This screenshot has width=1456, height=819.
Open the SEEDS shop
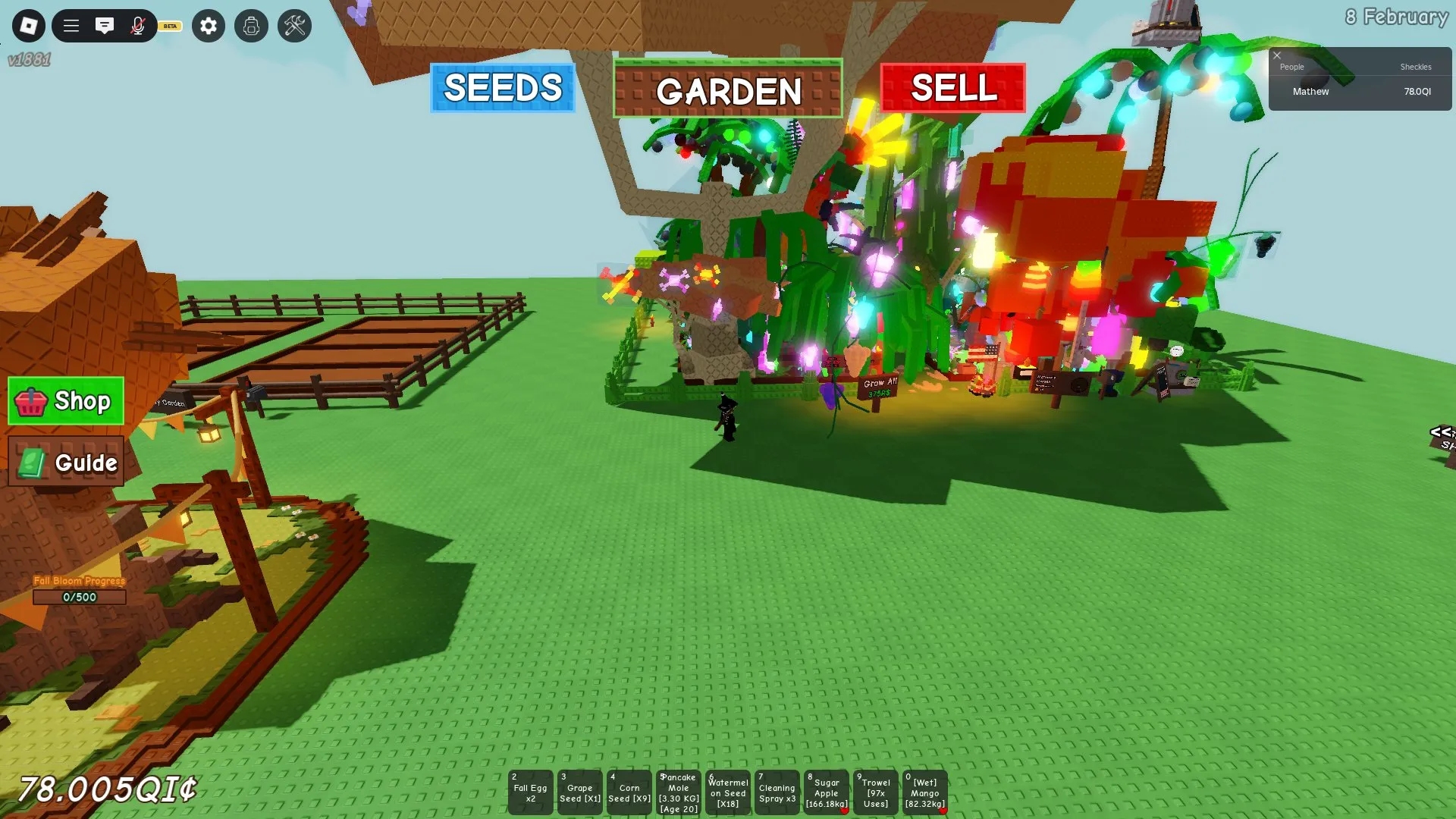point(501,89)
